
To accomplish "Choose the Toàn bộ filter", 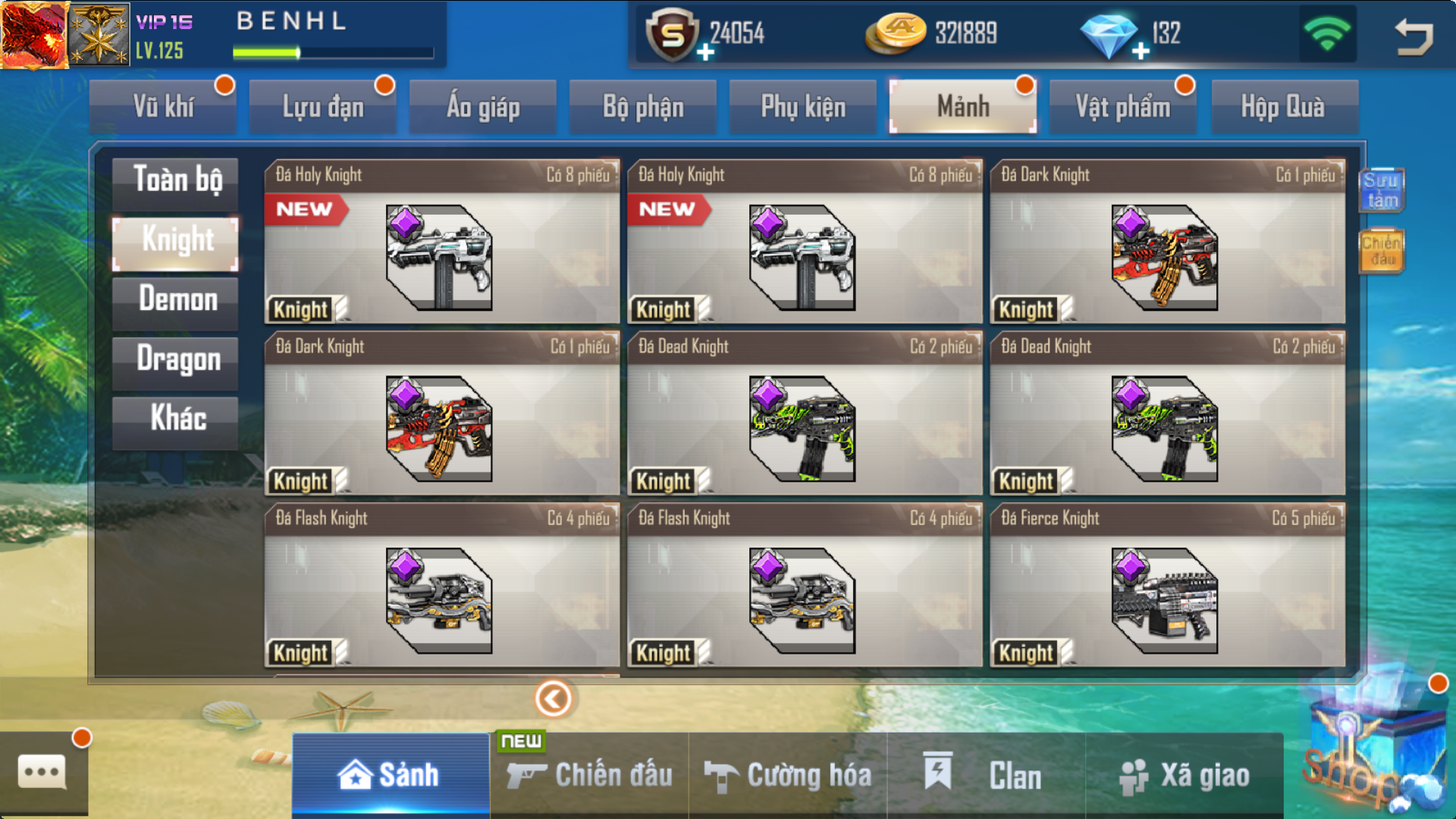I will pos(176,181).
